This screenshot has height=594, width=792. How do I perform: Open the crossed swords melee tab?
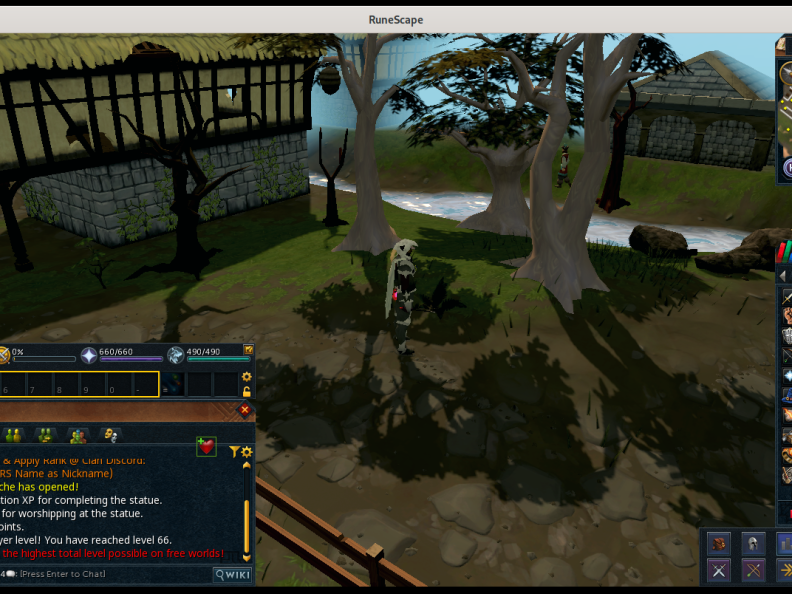718,570
